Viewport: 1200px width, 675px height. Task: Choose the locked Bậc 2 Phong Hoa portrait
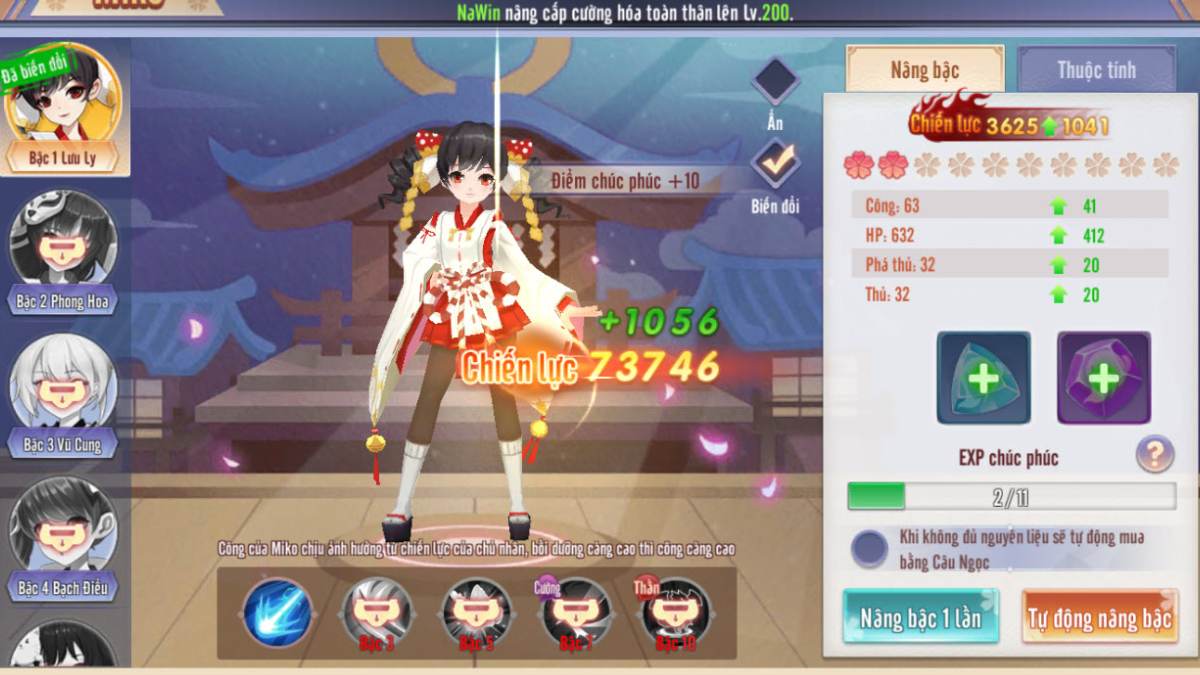tap(62, 248)
